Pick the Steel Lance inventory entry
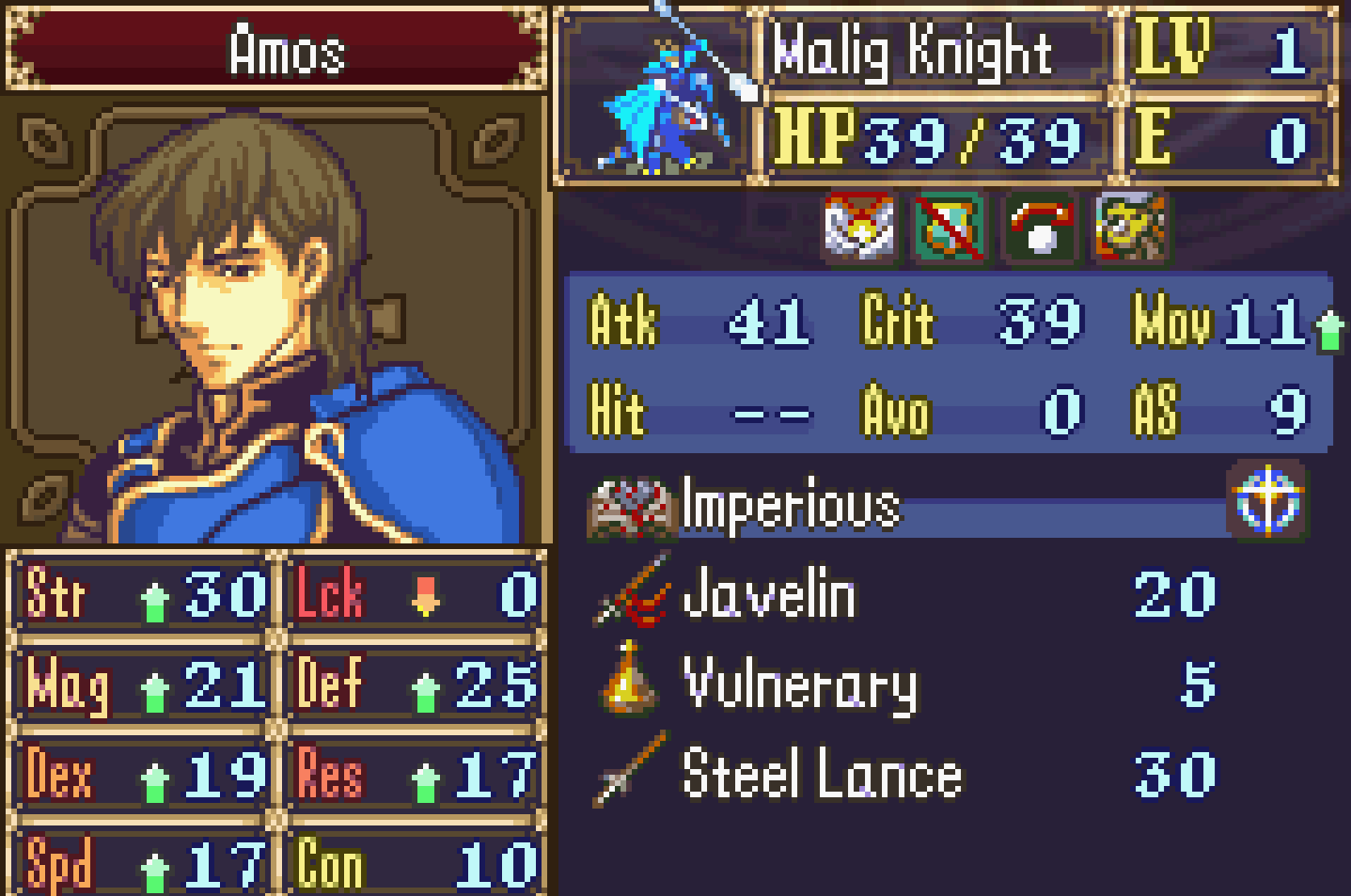 pyautogui.click(x=822, y=775)
